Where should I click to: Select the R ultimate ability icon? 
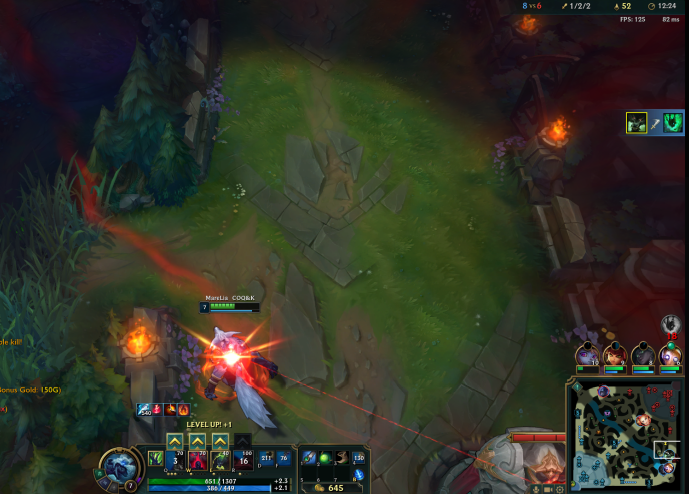243,459
